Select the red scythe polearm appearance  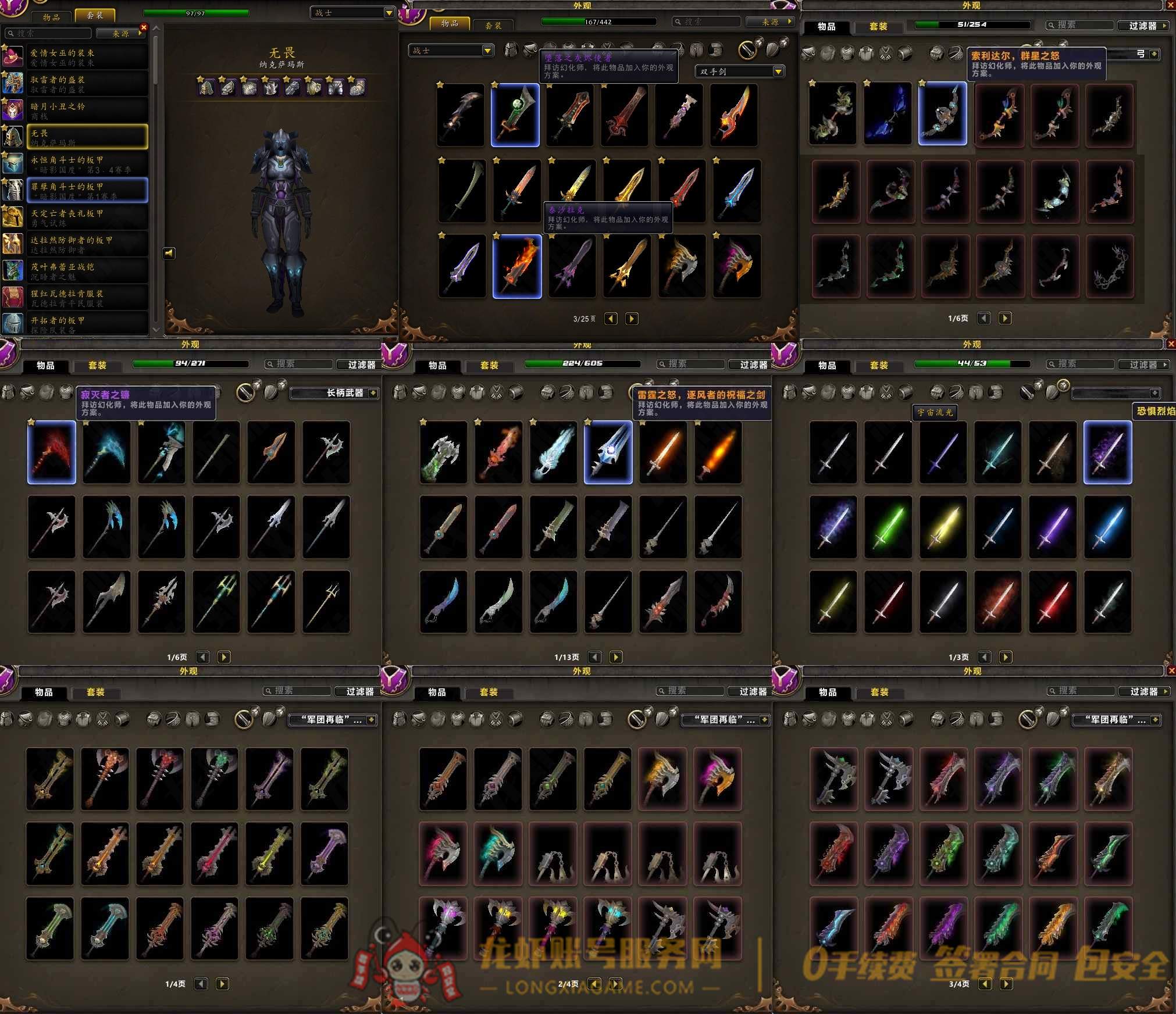pos(52,452)
